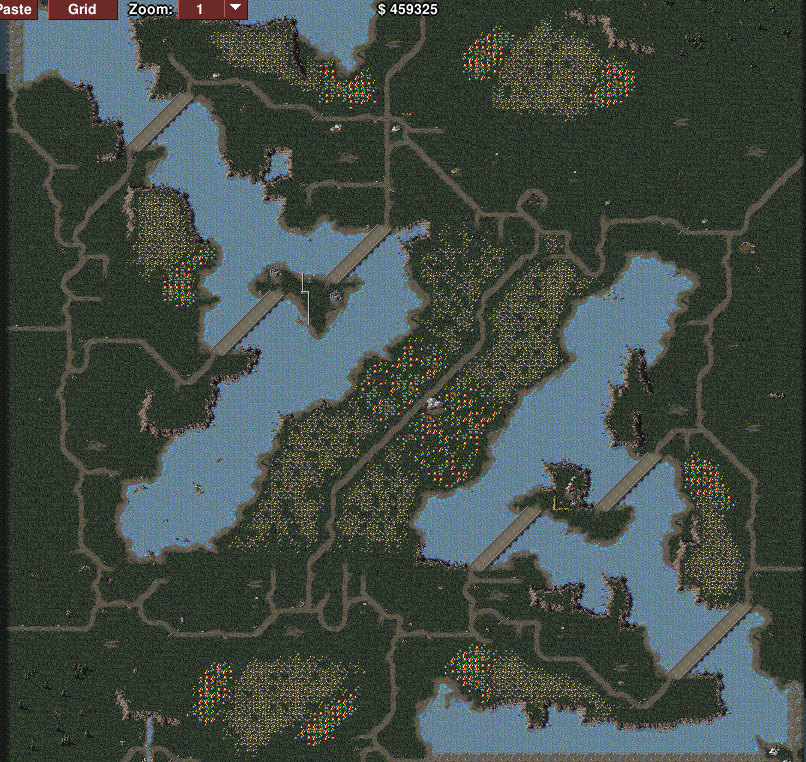Open the Zoom level dropdown
Image resolution: width=806 pixels, height=762 pixels.
(x=235, y=9)
